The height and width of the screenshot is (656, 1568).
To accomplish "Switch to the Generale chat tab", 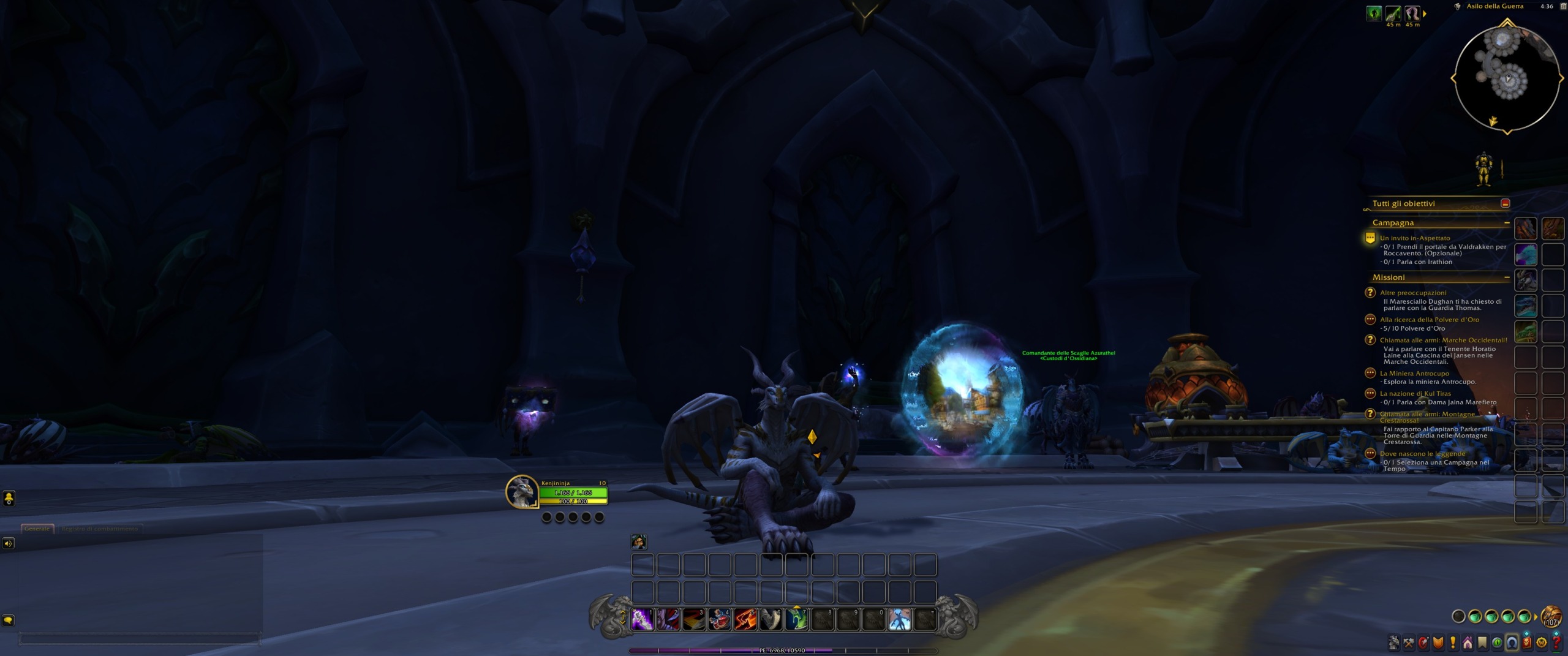I will tap(37, 529).
